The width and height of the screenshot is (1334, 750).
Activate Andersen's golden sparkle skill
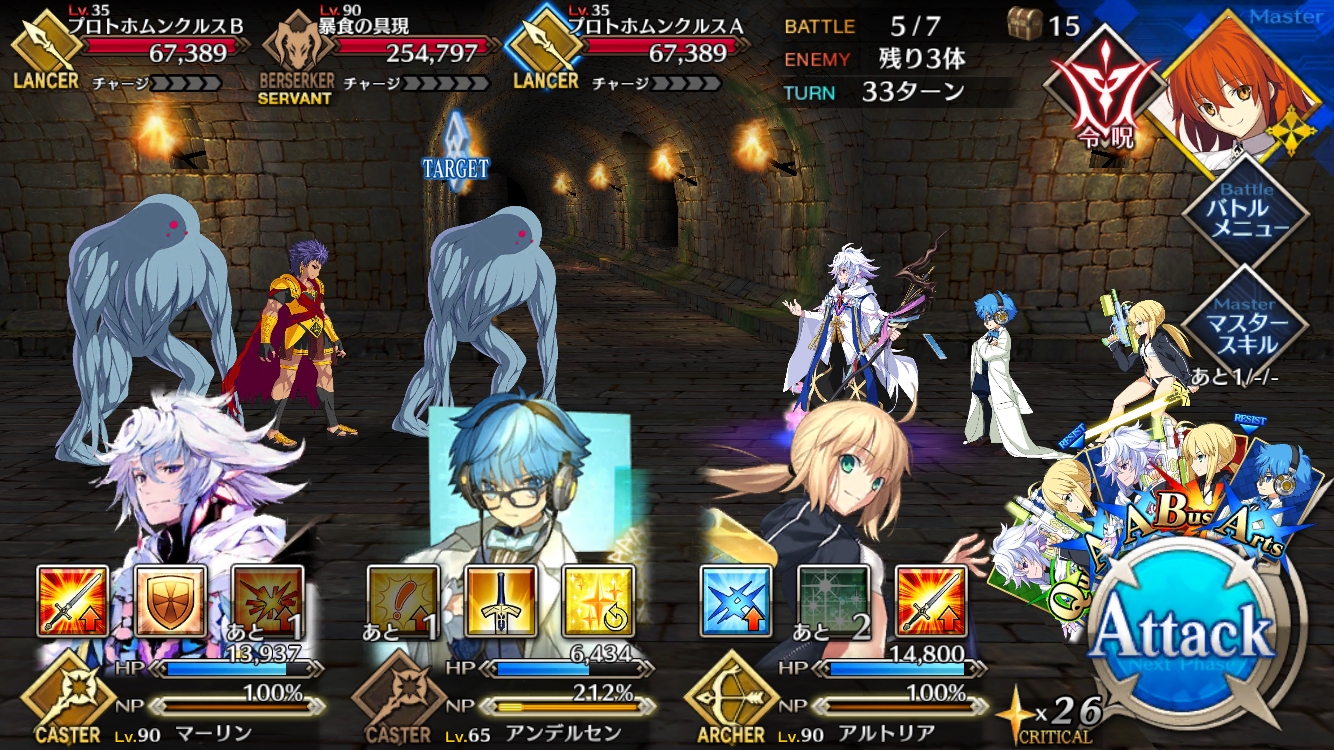(598, 601)
